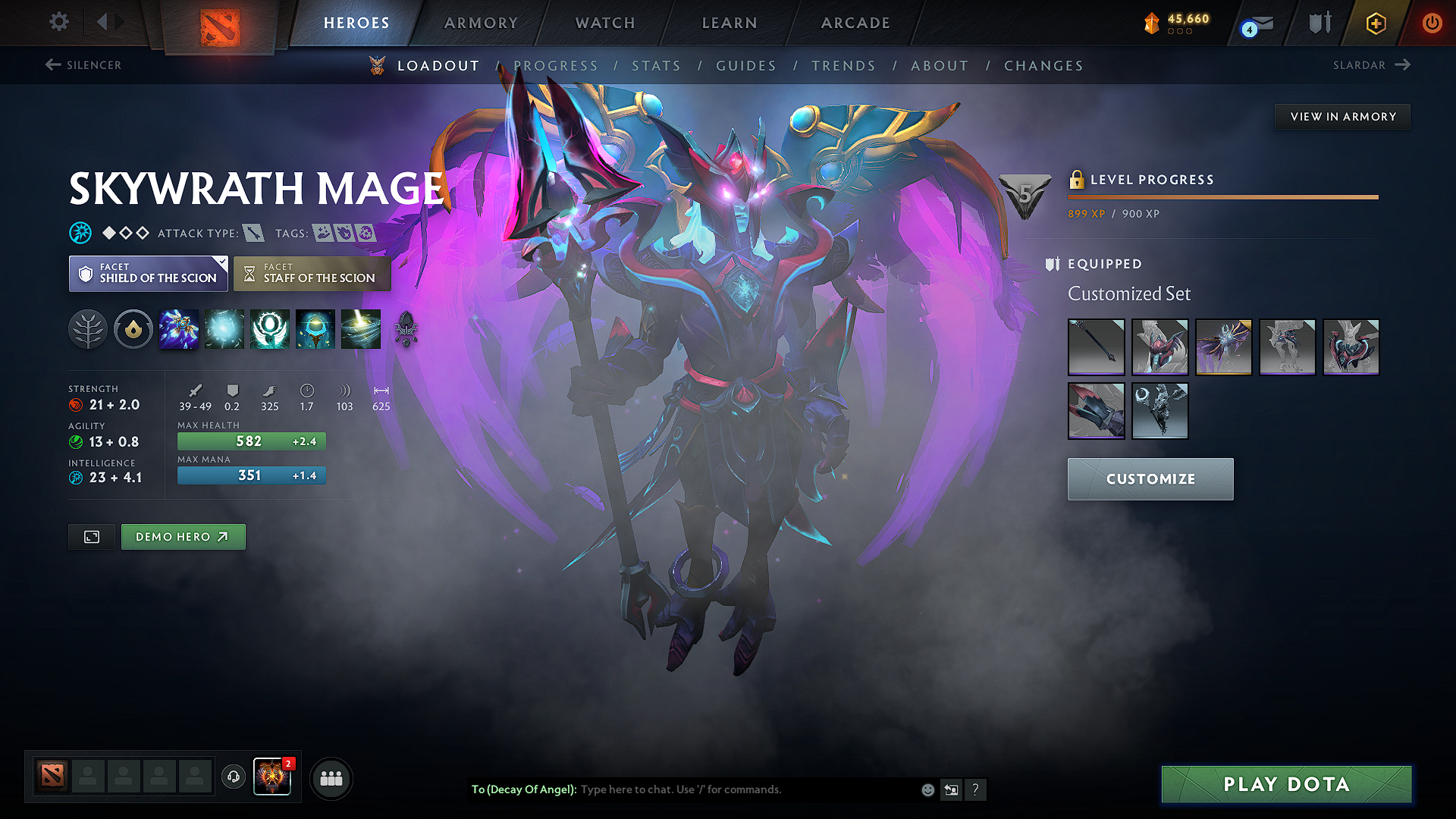
Task: Switch to the STATS tab
Action: (656, 65)
